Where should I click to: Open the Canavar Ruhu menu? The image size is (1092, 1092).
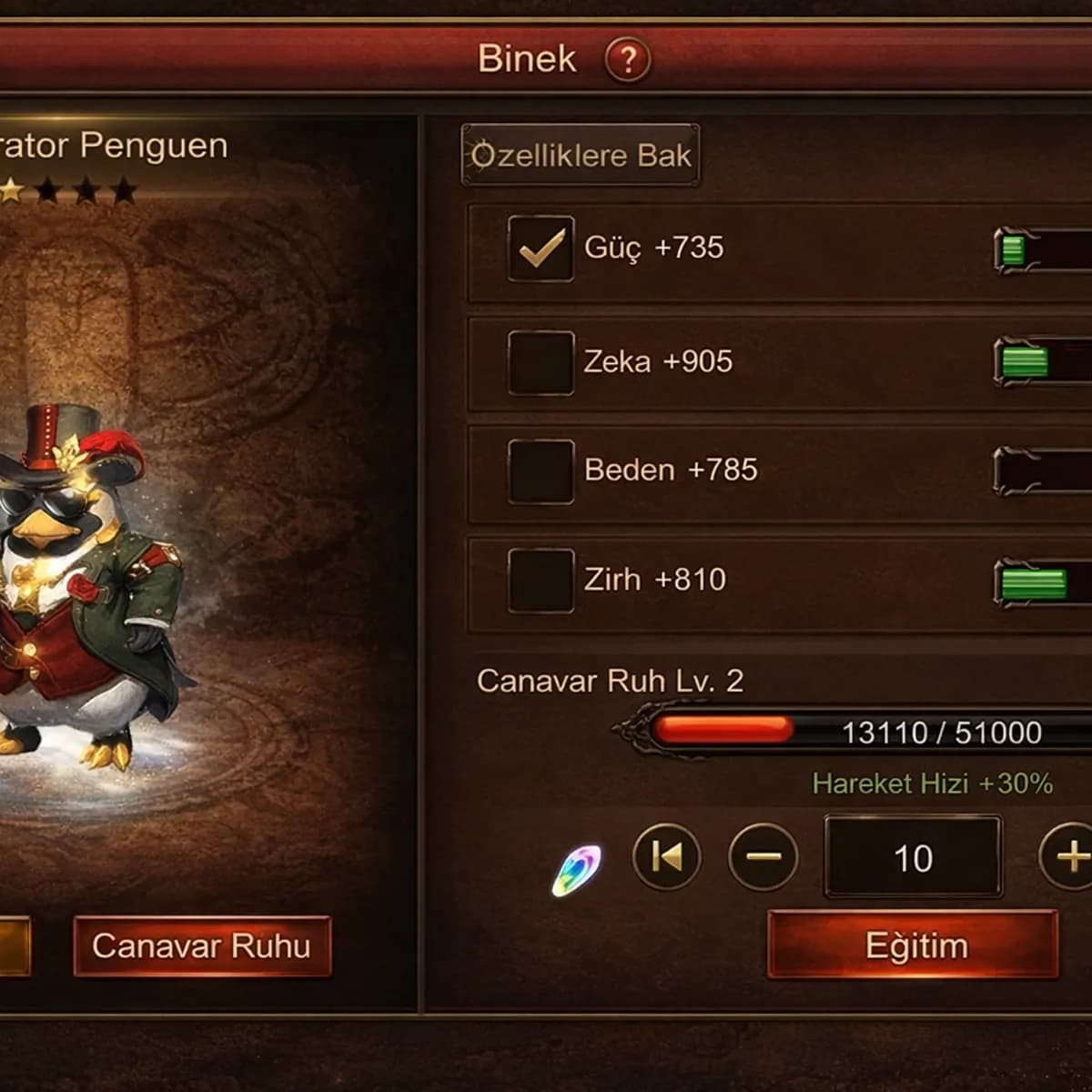(x=201, y=946)
